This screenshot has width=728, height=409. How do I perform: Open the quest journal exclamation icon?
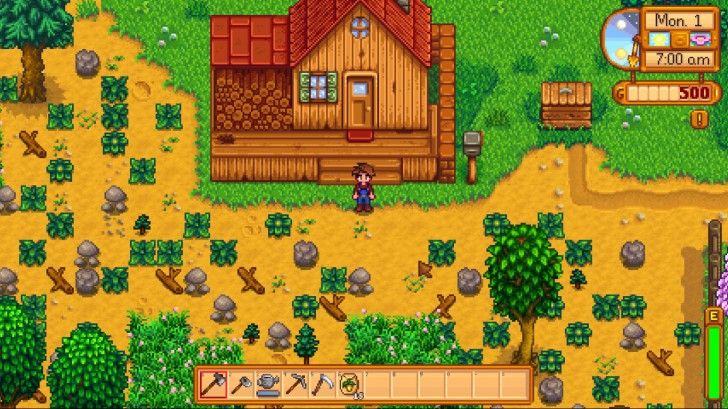tap(700, 118)
